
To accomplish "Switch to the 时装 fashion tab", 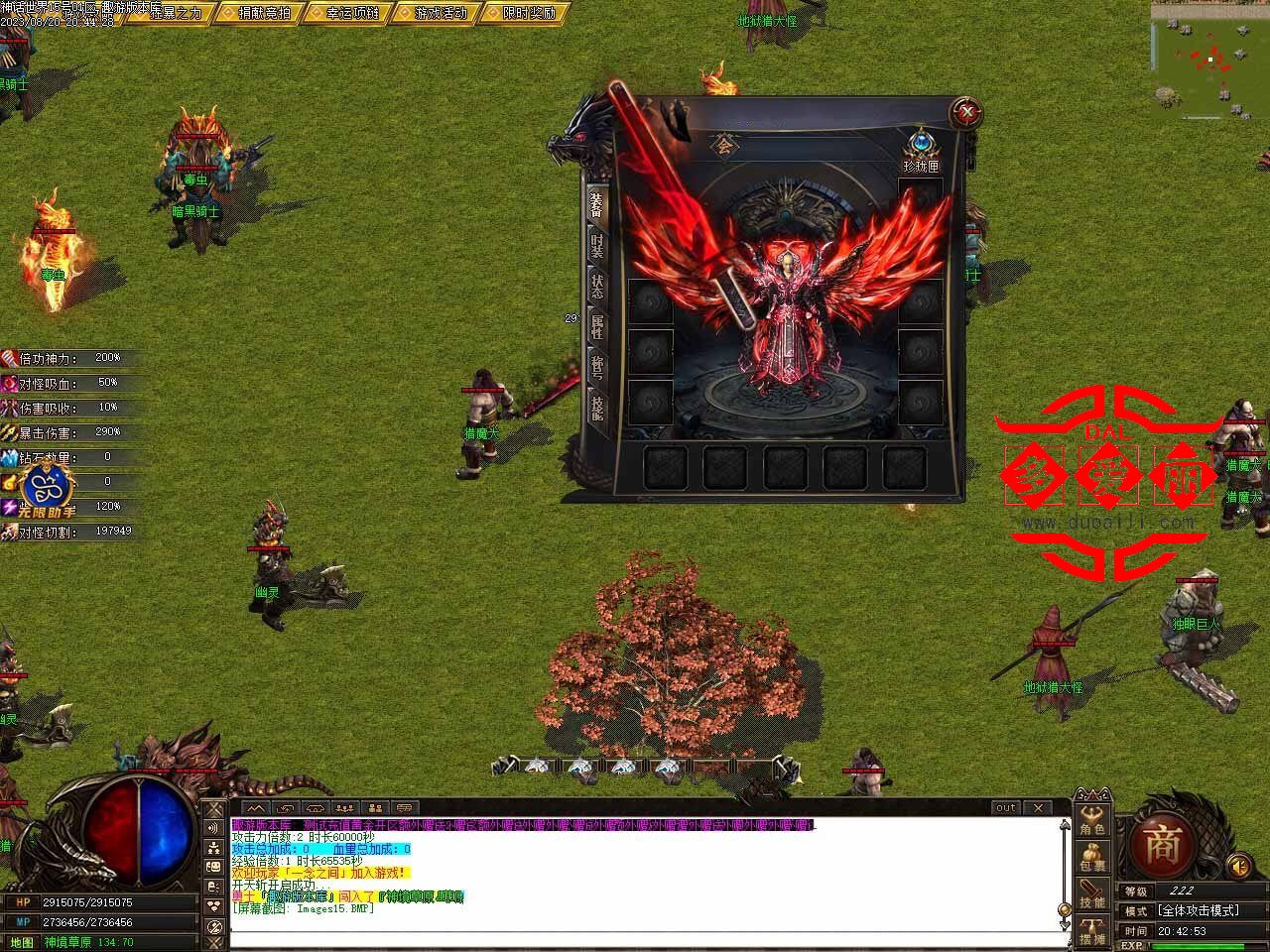I will [x=597, y=245].
